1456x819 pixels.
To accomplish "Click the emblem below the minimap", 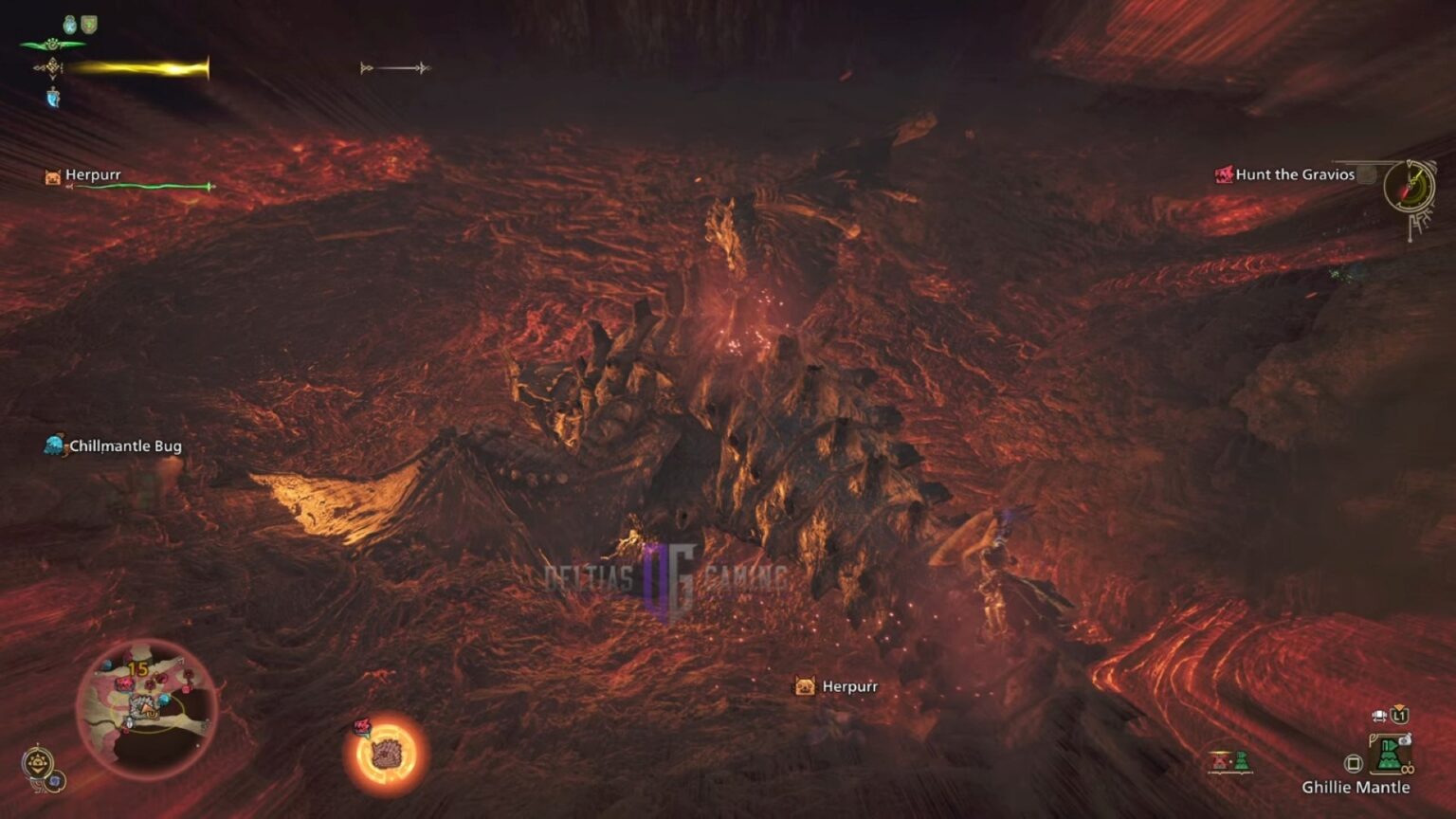I will click(38, 761).
